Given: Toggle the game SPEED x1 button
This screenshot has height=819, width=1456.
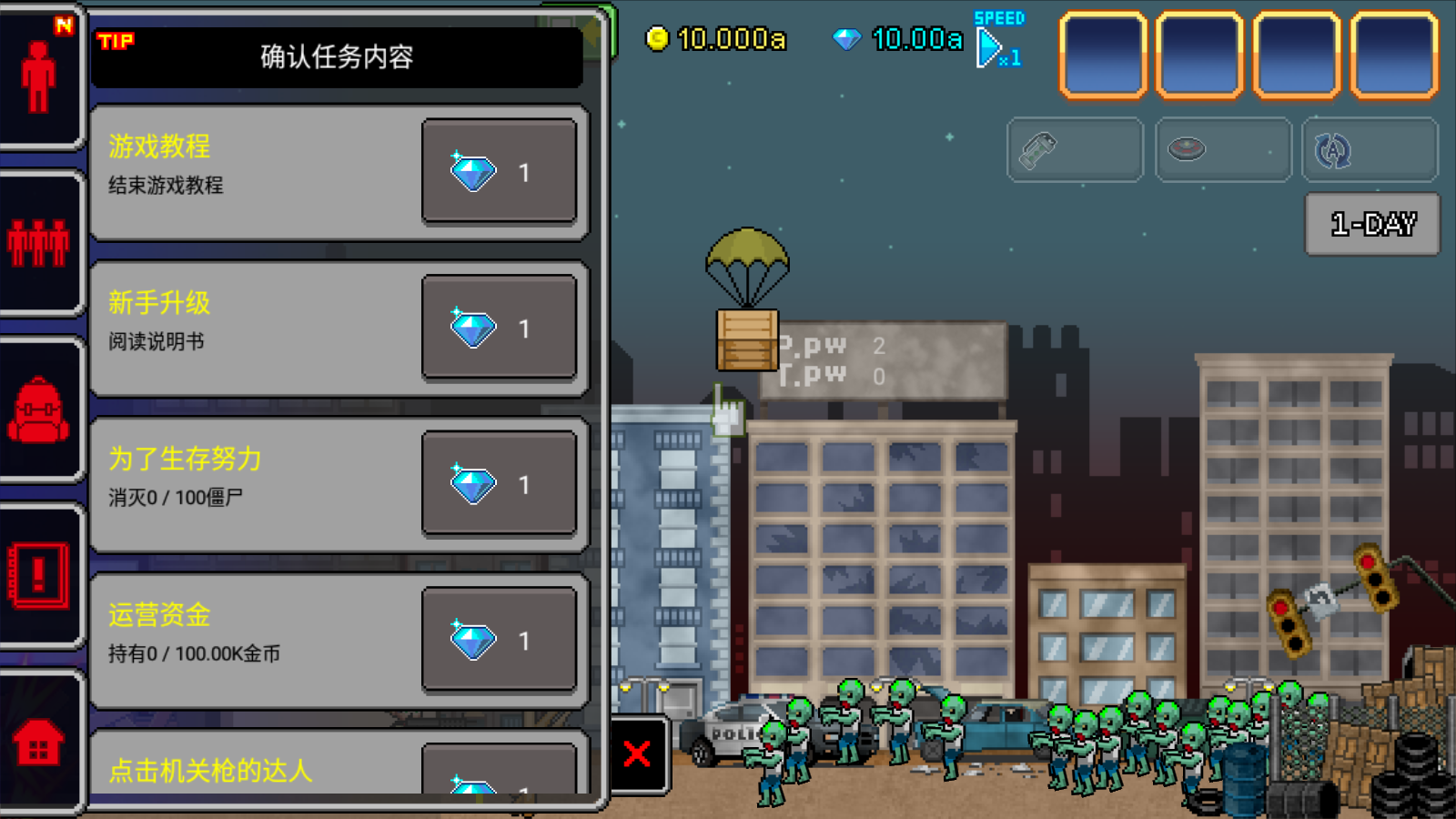Looking at the screenshot, I should (997, 43).
